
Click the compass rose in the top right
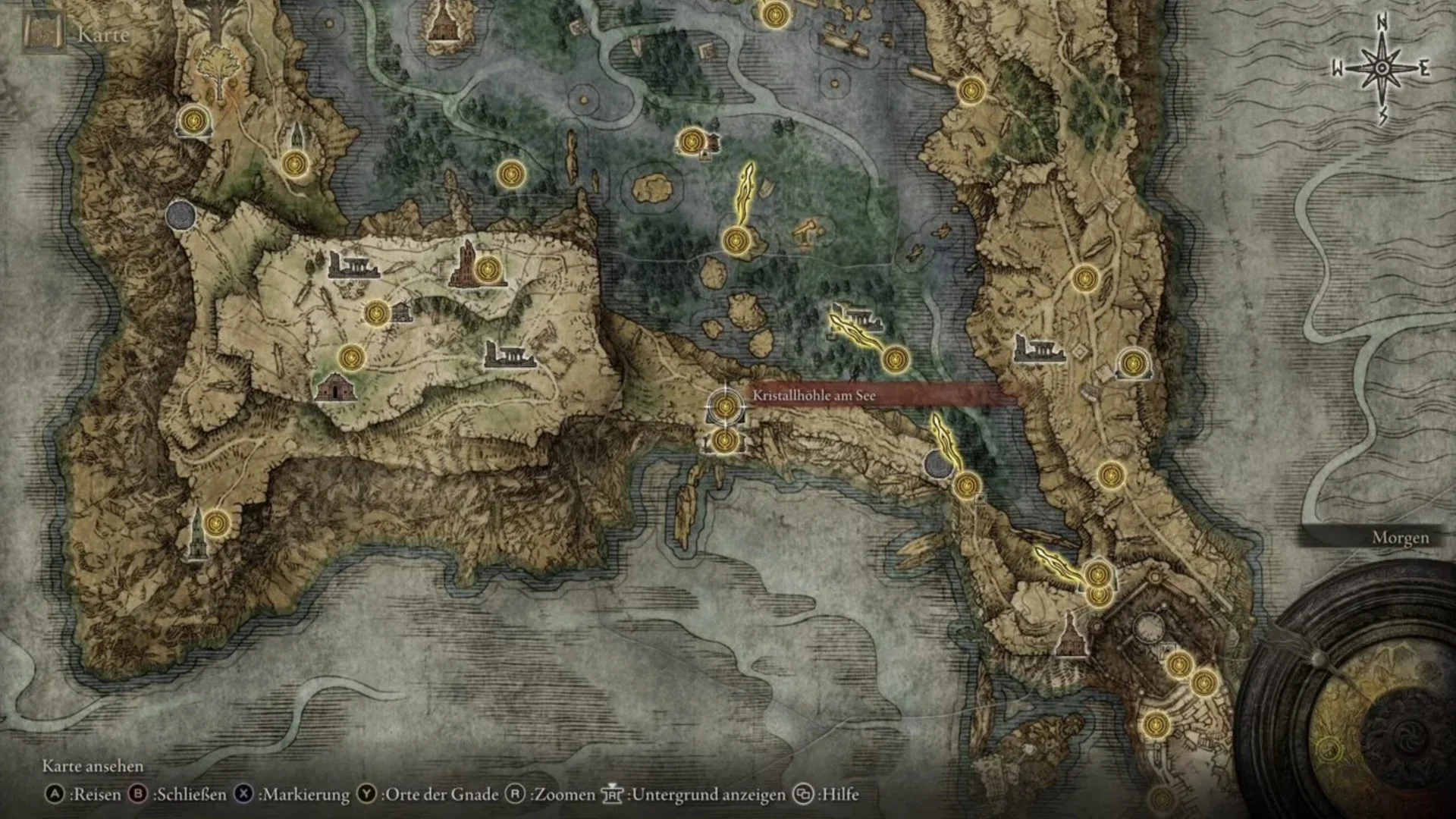tap(1382, 67)
